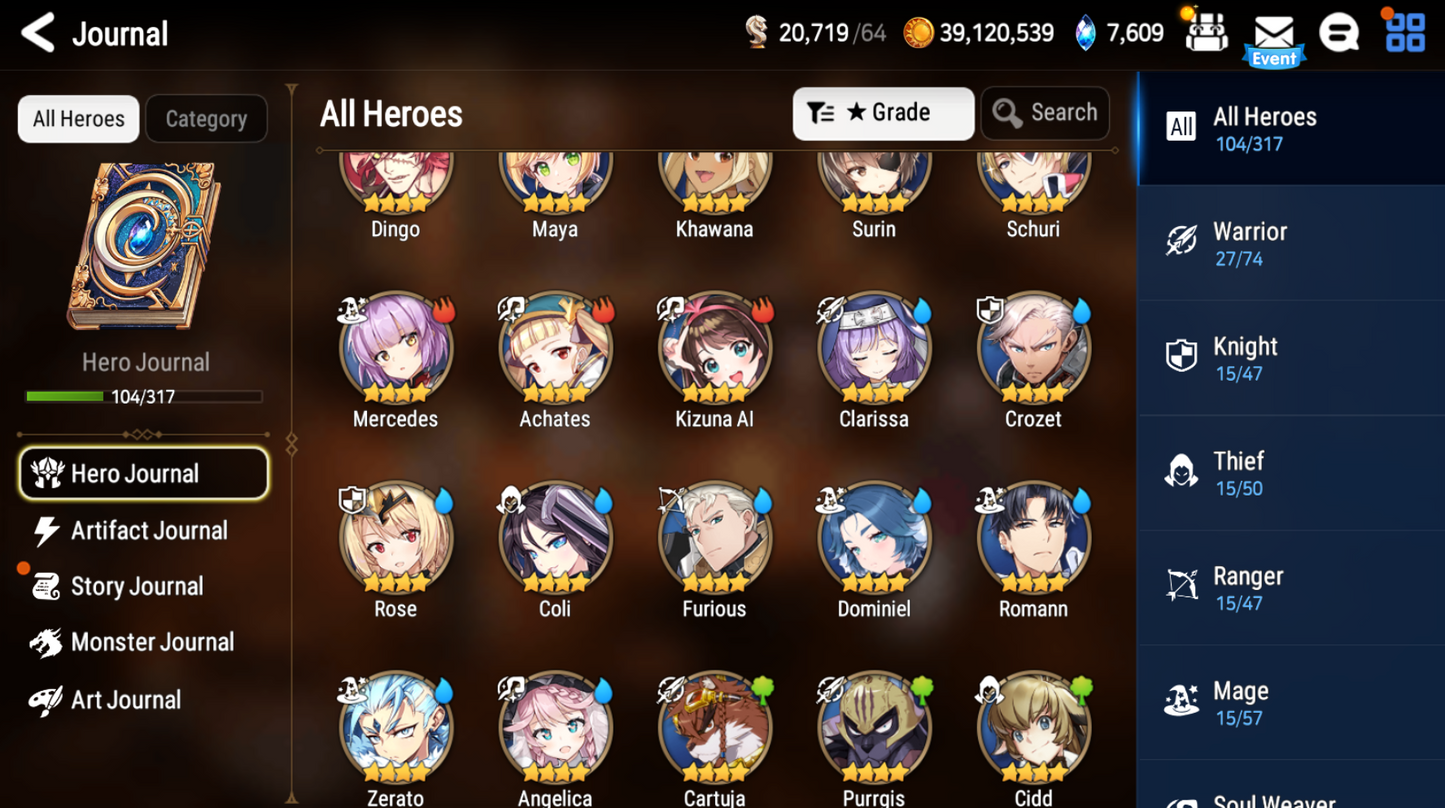Open the package delivery icon near Event

[1206, 32]
